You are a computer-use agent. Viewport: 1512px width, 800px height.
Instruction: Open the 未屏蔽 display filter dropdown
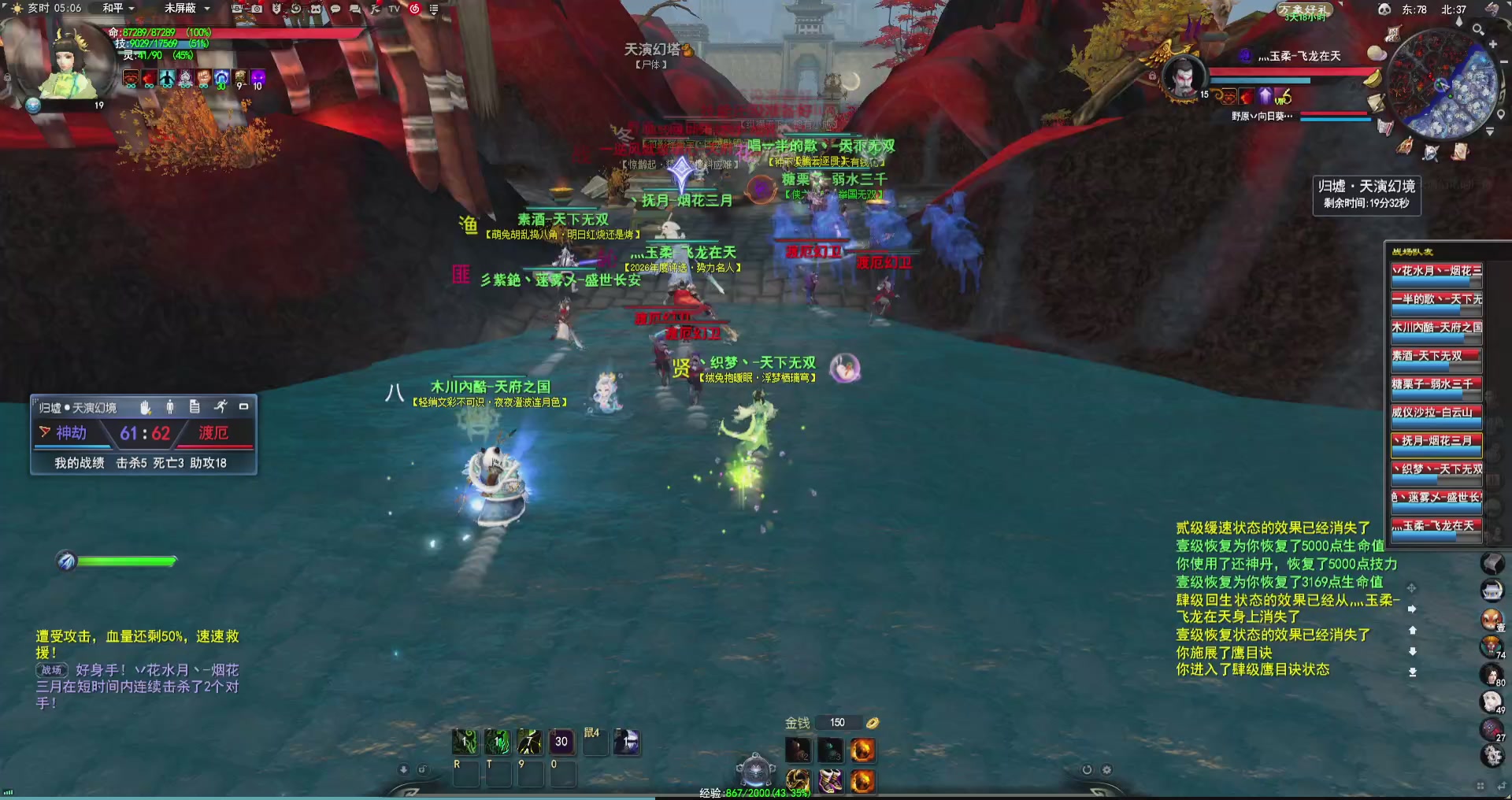point(187,8)
